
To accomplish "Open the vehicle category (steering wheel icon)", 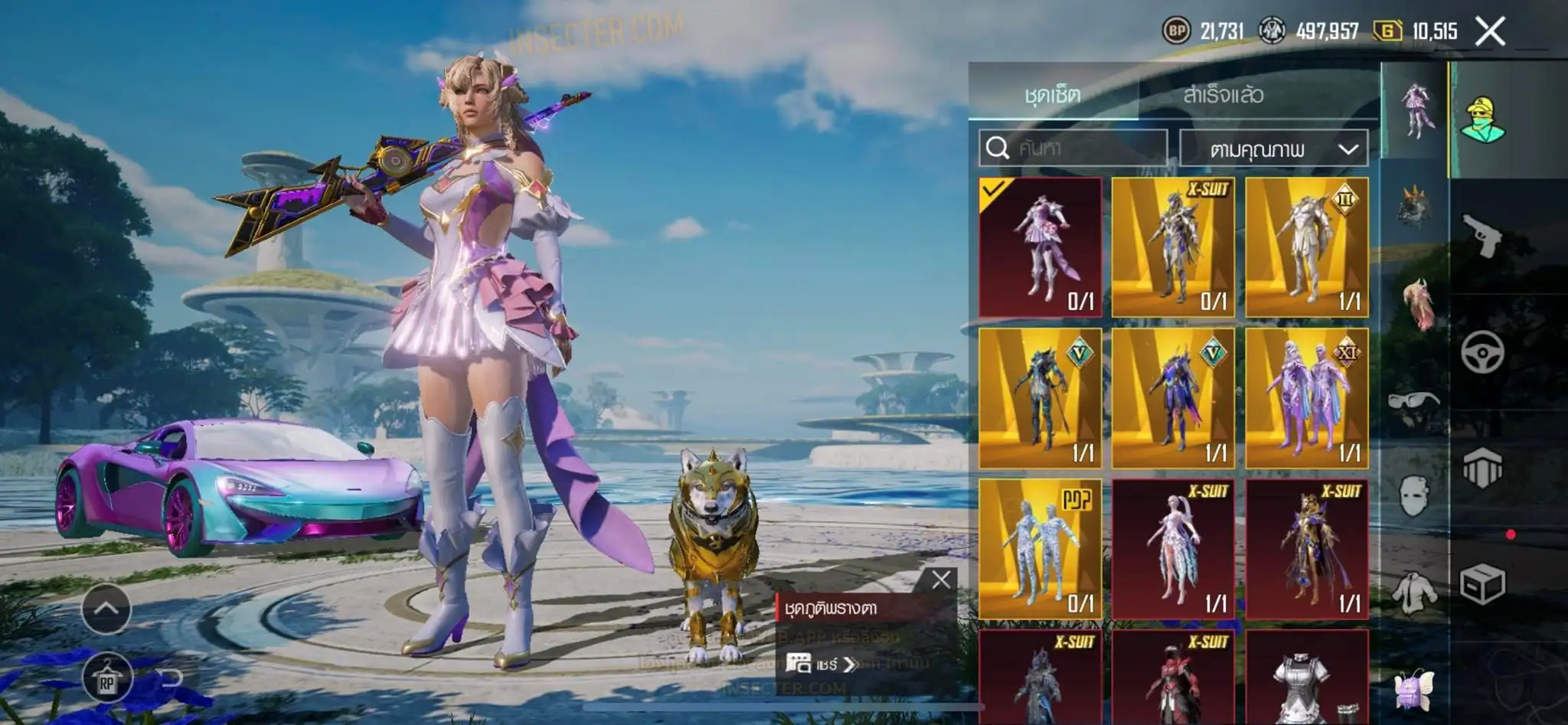I will (x=1482, y=351).
